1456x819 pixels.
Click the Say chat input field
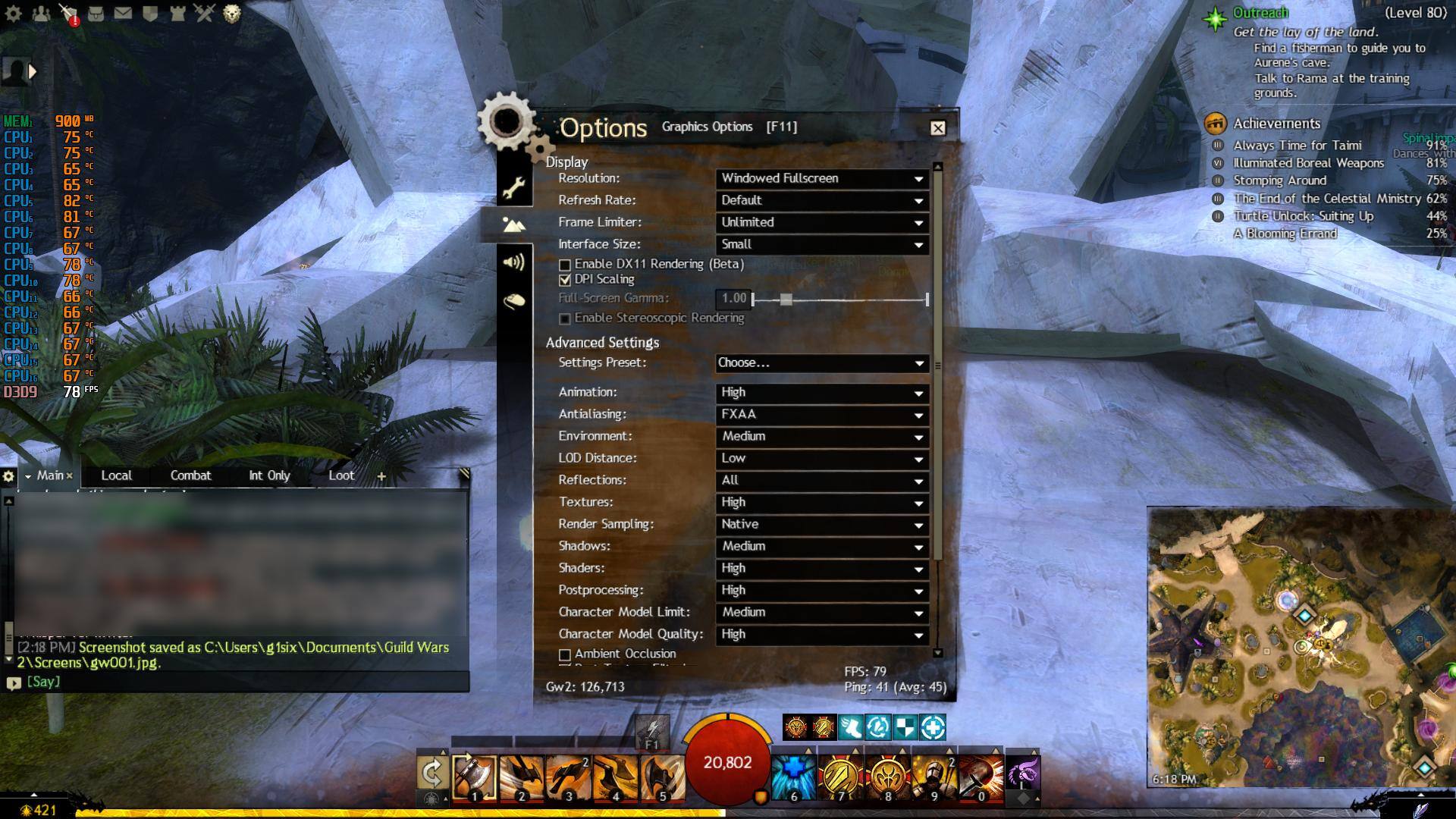point(243,682)
